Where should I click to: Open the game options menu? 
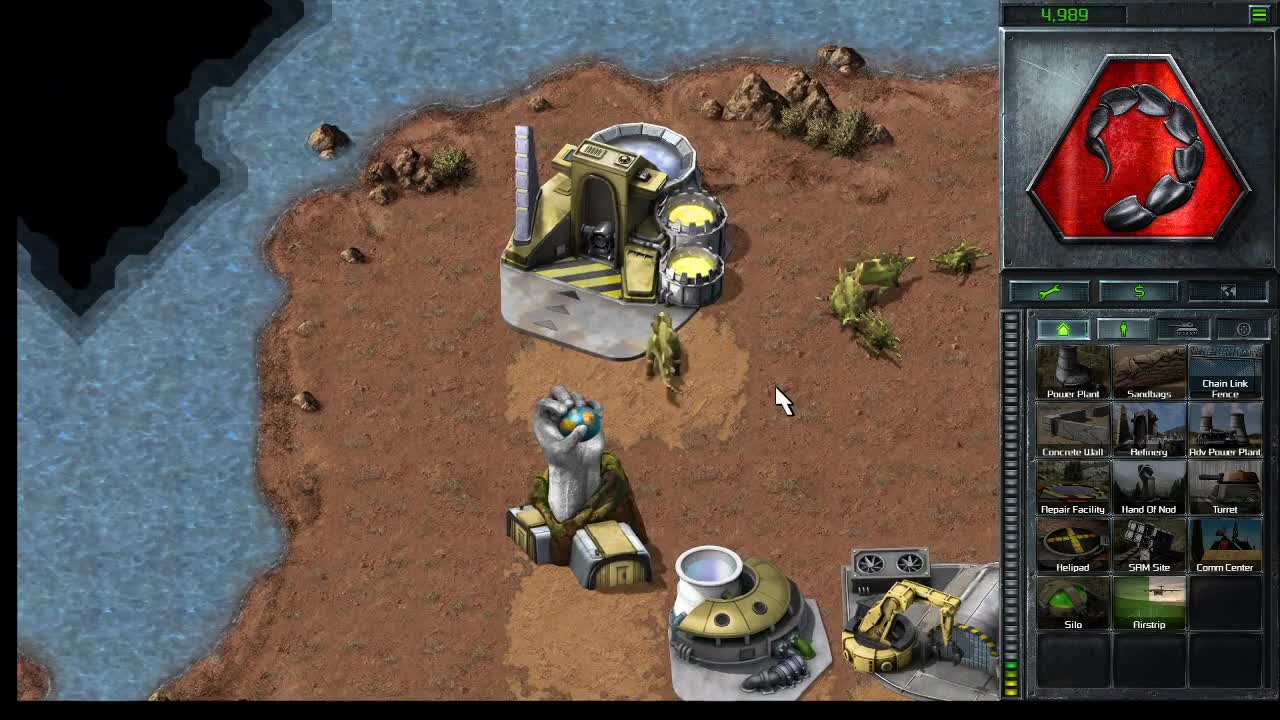click(1241, 328)
